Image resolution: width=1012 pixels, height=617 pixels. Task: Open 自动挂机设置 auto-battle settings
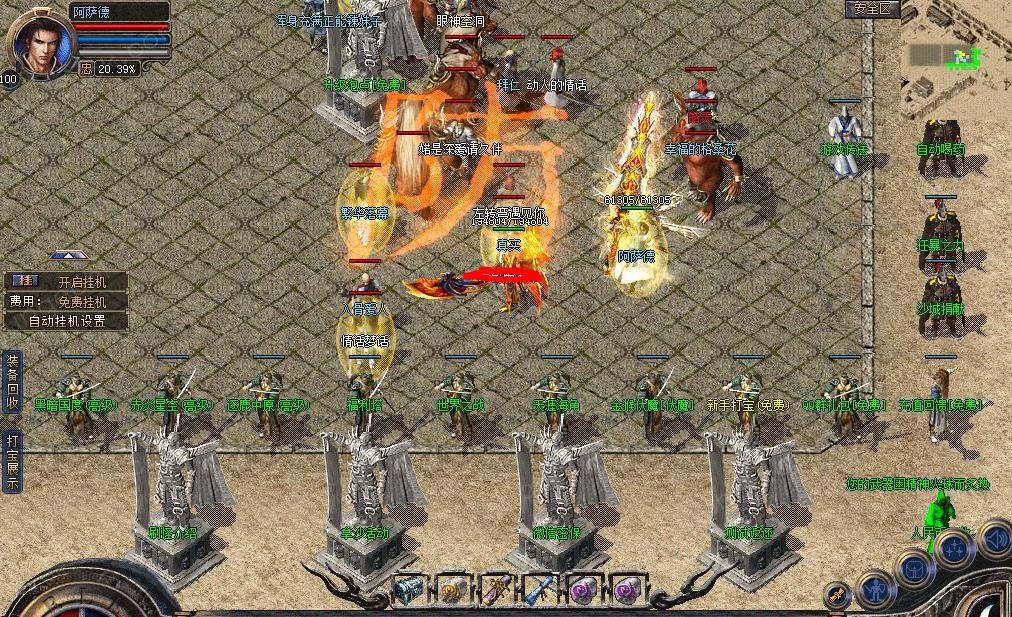coord(66,322)
